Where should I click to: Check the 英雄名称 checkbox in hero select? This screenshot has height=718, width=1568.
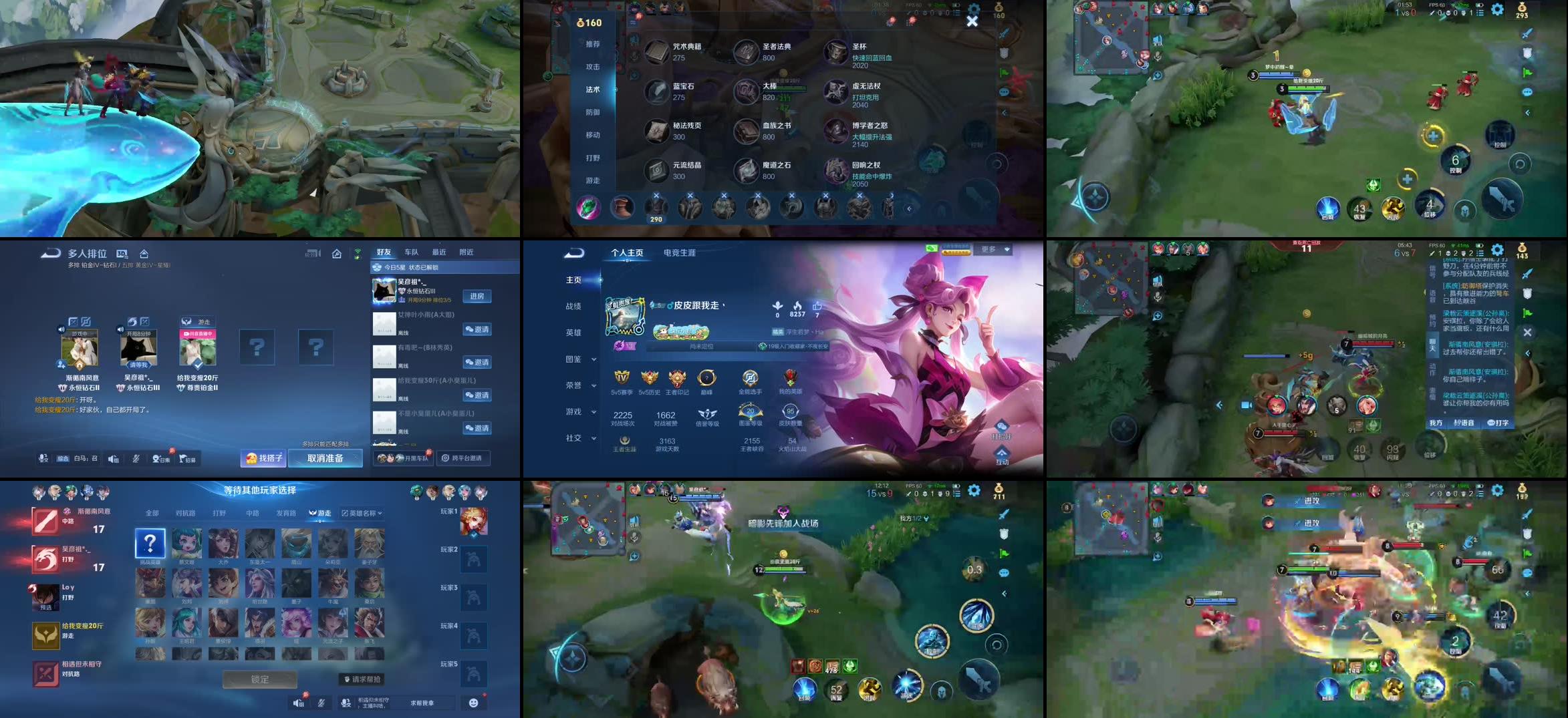(x=345, y=512)
